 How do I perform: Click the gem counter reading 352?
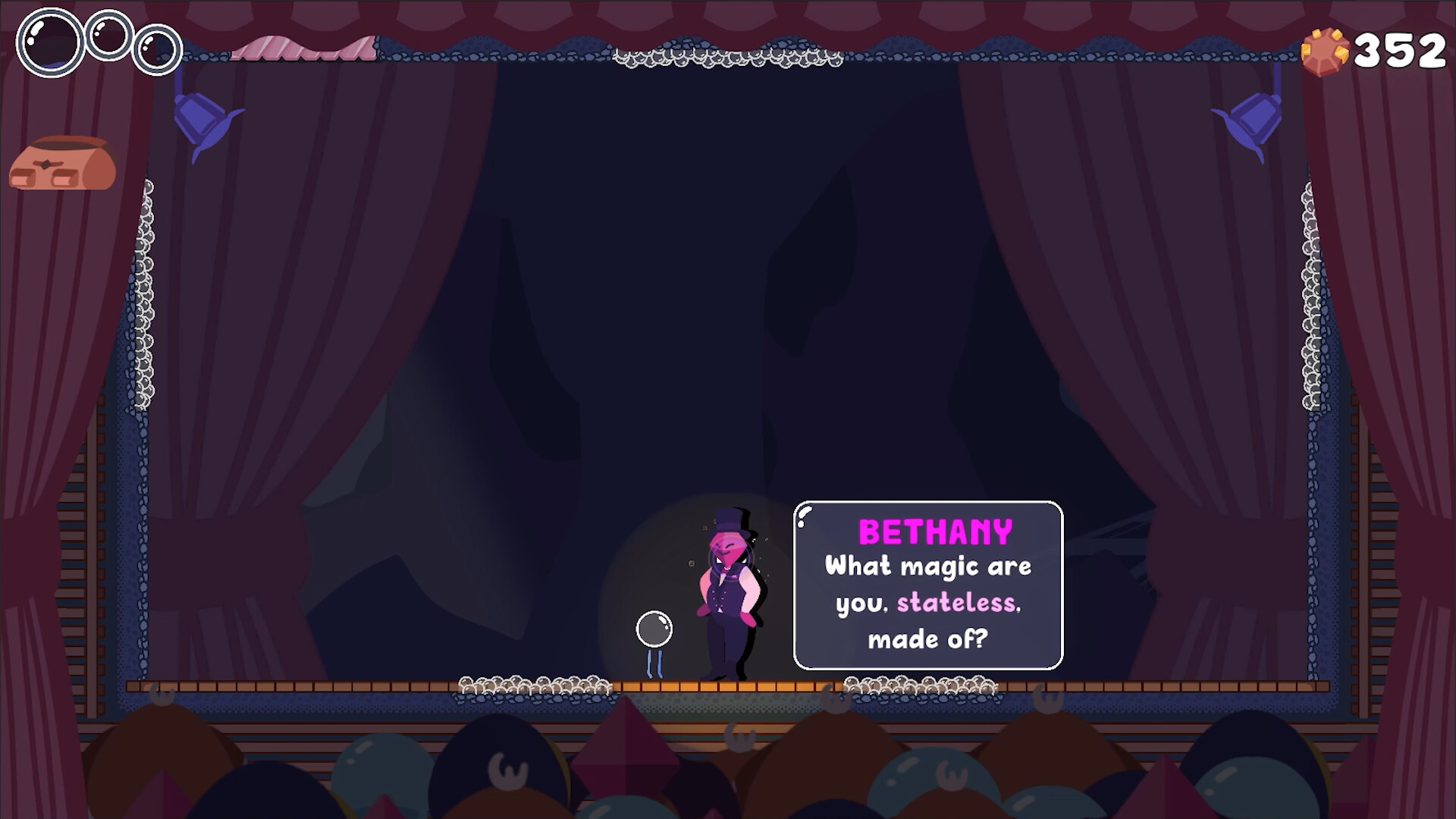(1399, 50)
